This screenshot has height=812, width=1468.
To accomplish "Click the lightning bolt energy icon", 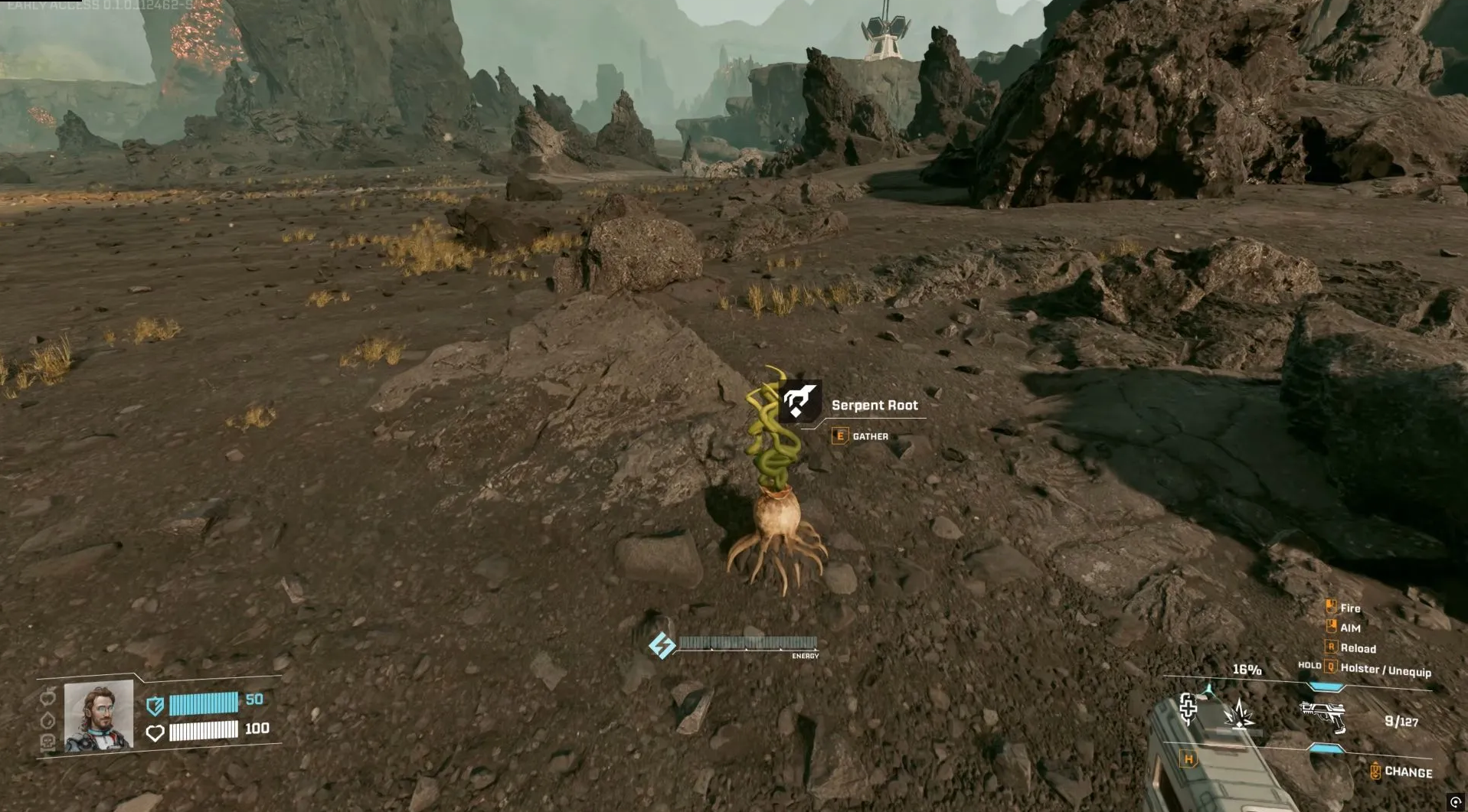I will (662, 645).
